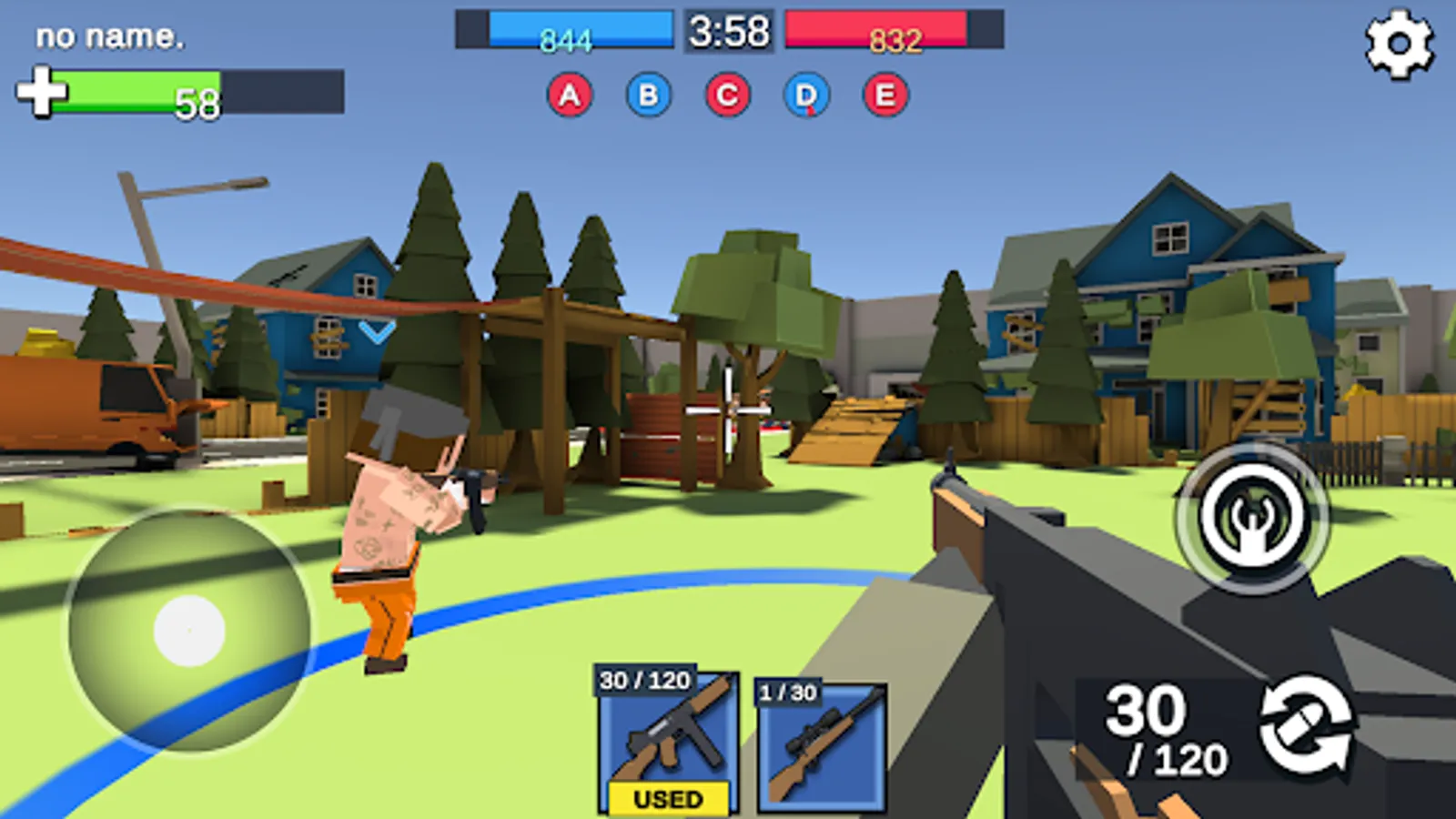Select control point A
The height and width of the screenshot is (819, 1456).
(x=571, y=94)
